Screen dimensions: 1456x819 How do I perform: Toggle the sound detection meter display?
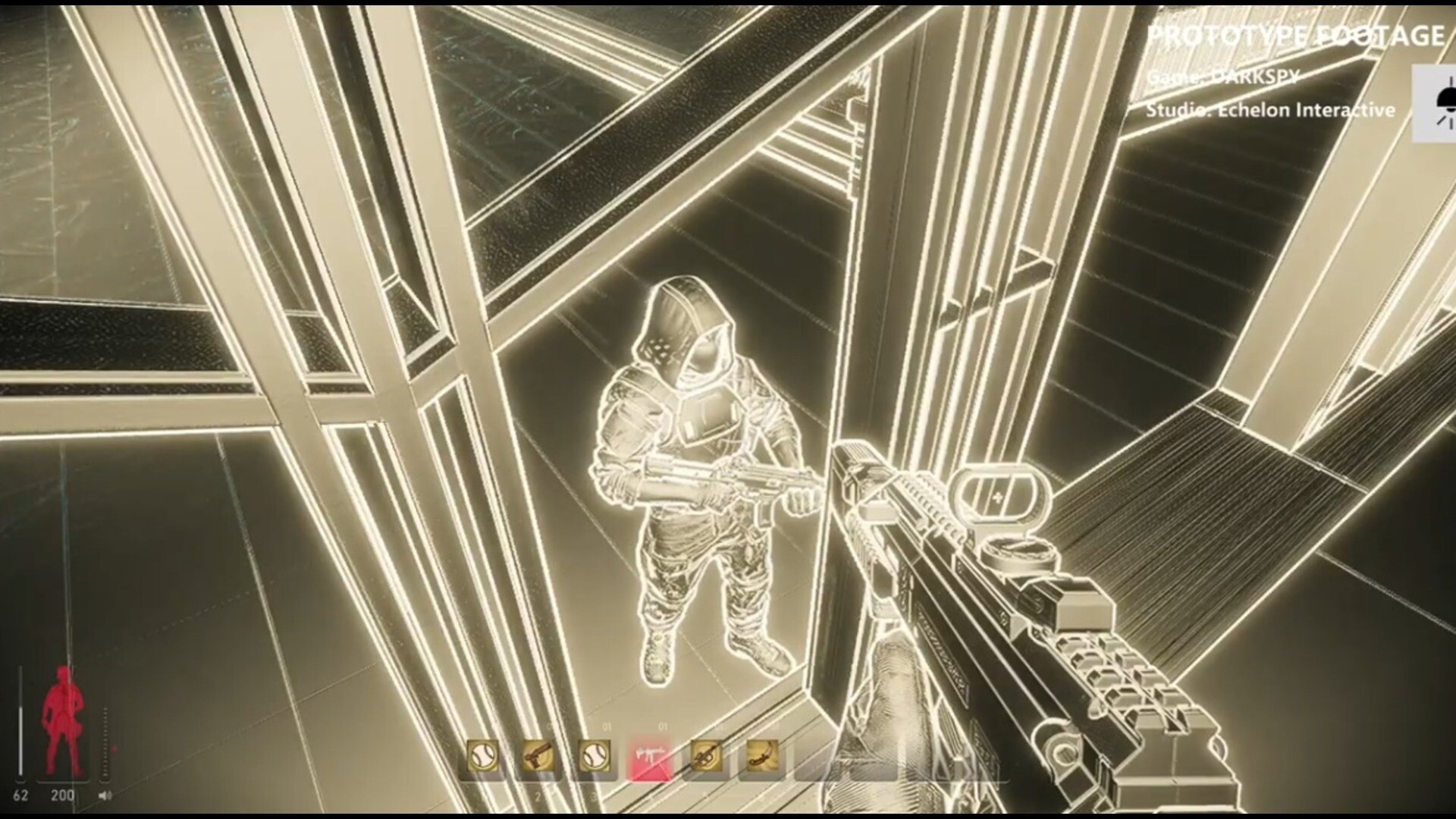pos(105,742)
